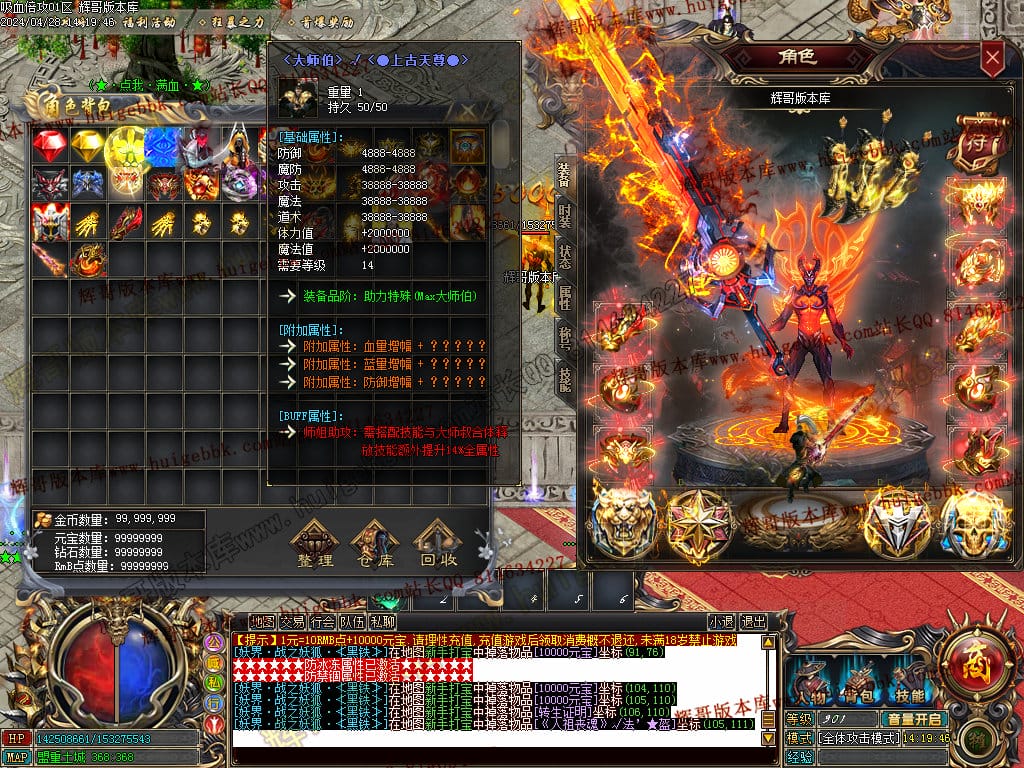Close the 角色 character window
The width and height of the screenshot is (1024, 768).
click(x=992, y=59)
